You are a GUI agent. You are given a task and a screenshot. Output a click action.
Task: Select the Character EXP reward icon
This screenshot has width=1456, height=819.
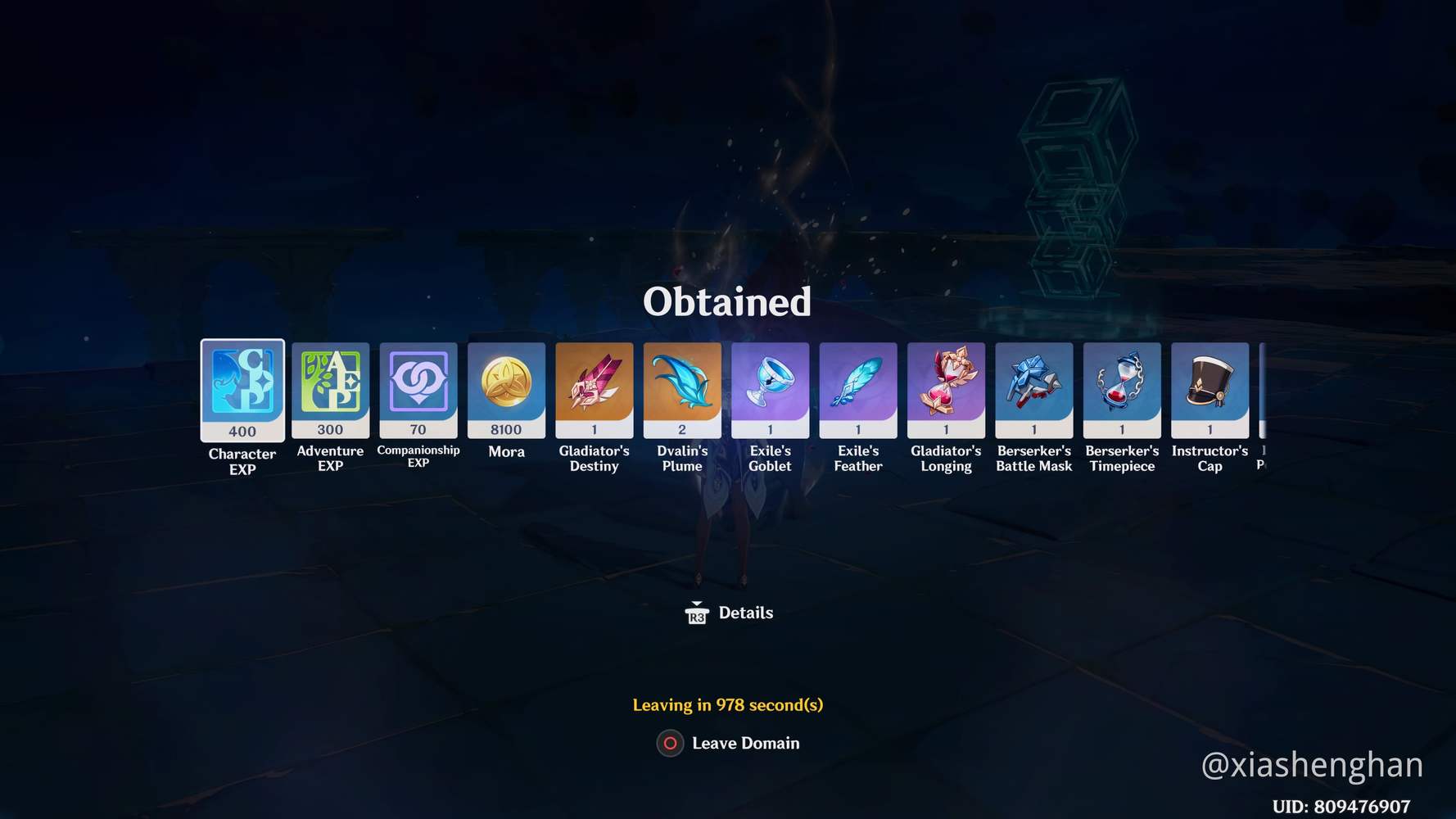pos(242,387)
